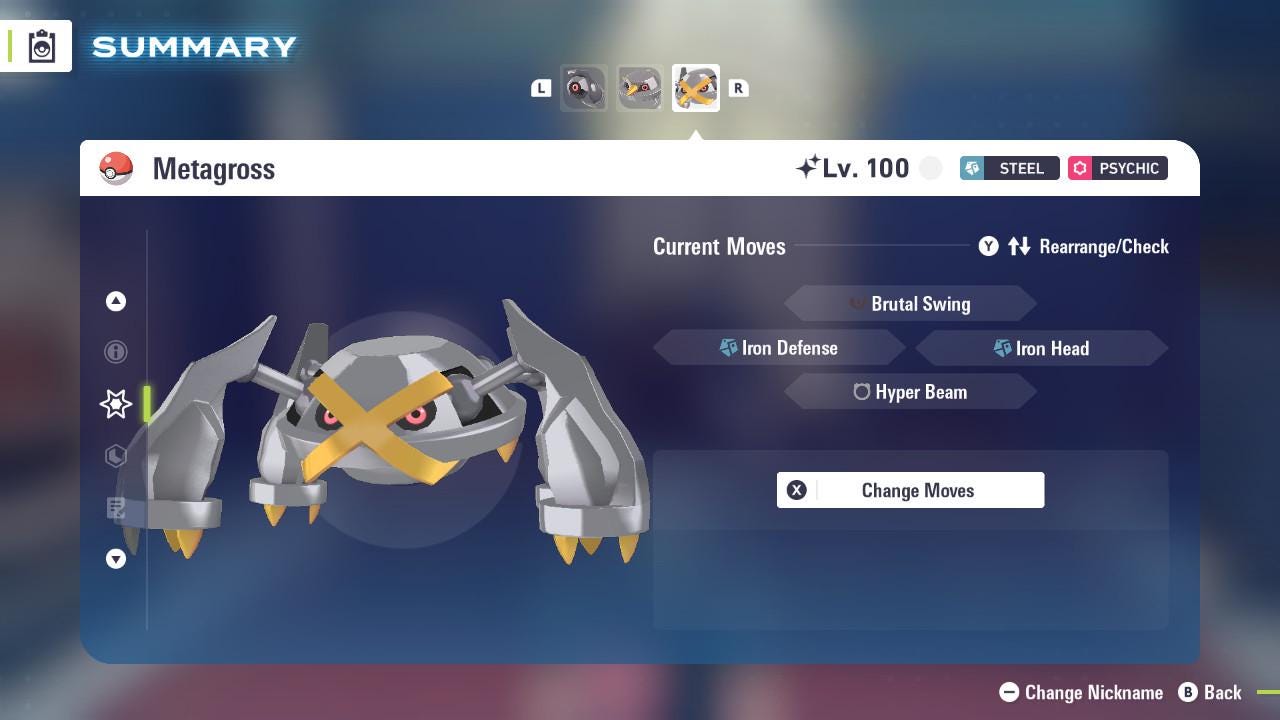Image resolution: width=1280 pixels, height=720 pixels.
Task: Select the PSYCHIC type badge
Action: (1117, 168)
